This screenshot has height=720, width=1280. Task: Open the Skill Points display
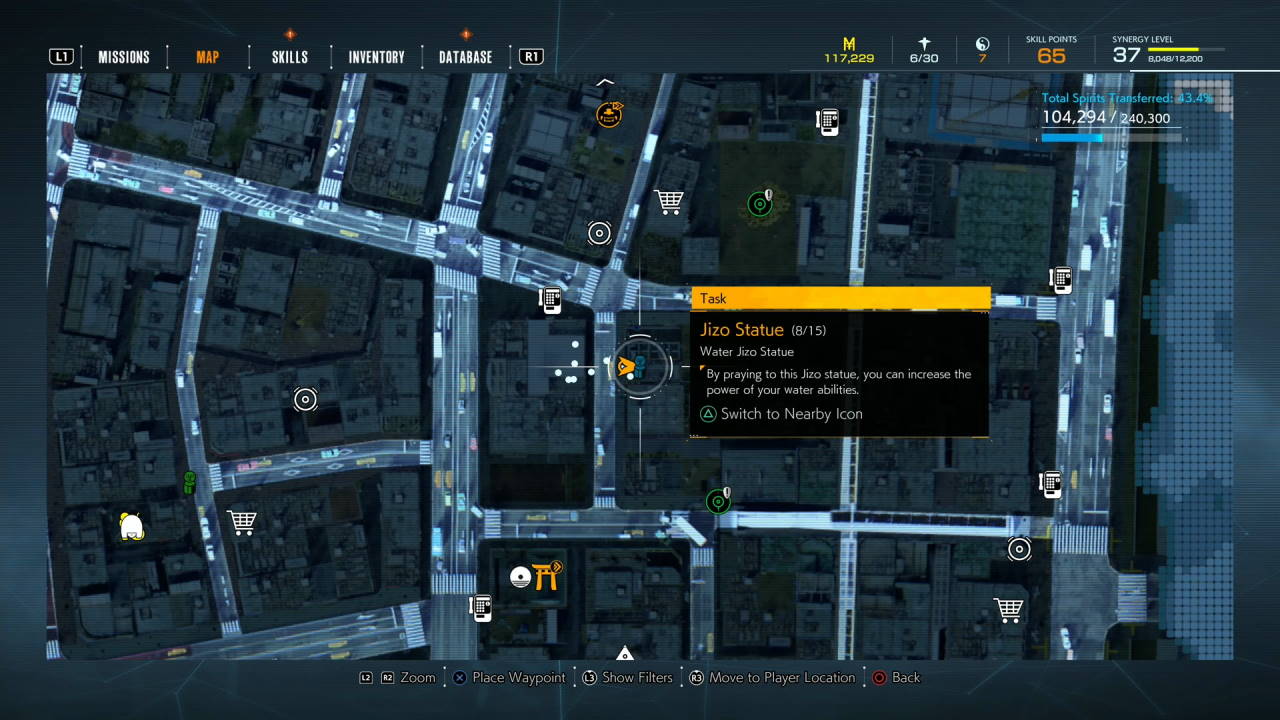pos(1050,48)
